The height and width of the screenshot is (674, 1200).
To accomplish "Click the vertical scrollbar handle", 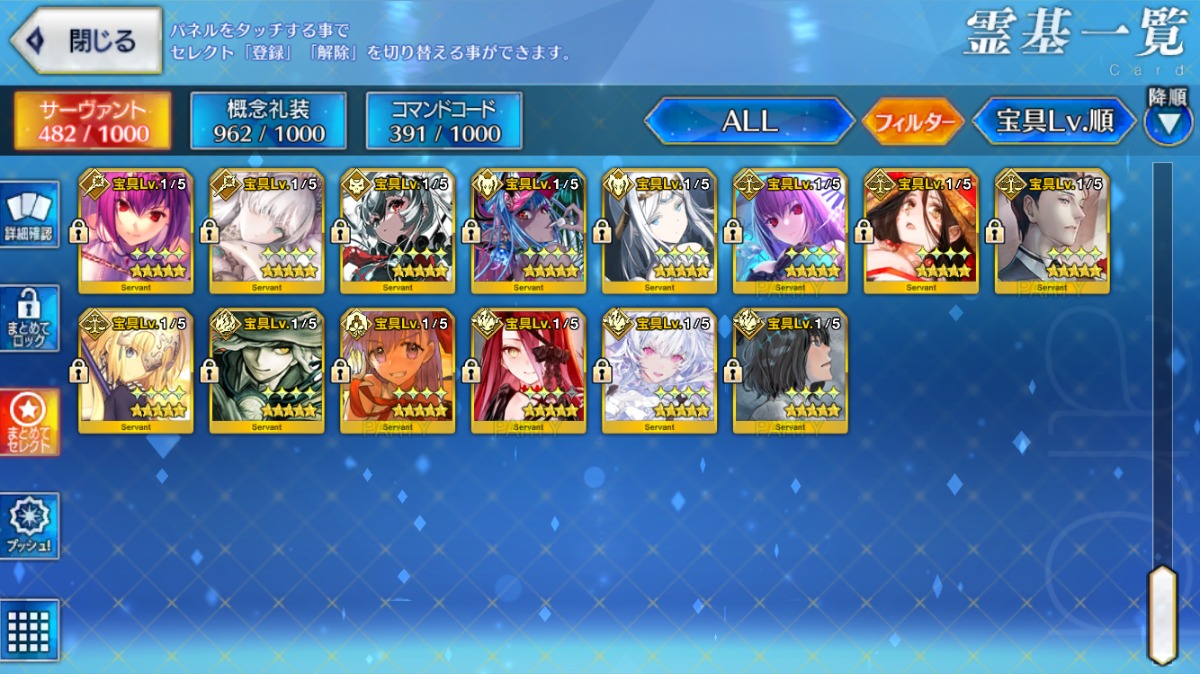I will (x=1162, y=614).
